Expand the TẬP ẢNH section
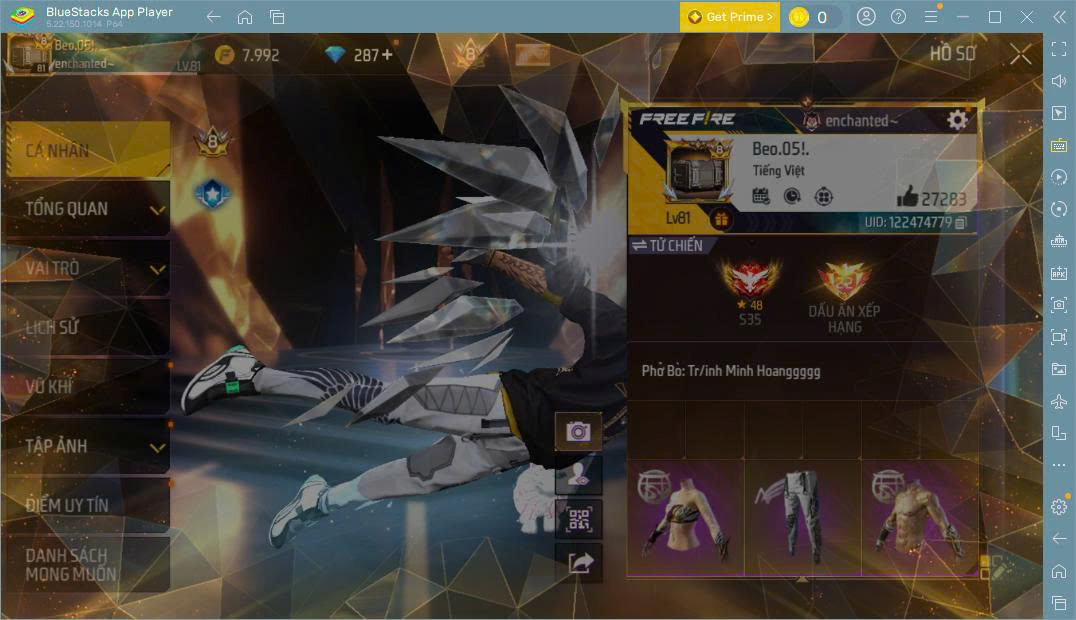1076x620 pixels. 86,446
